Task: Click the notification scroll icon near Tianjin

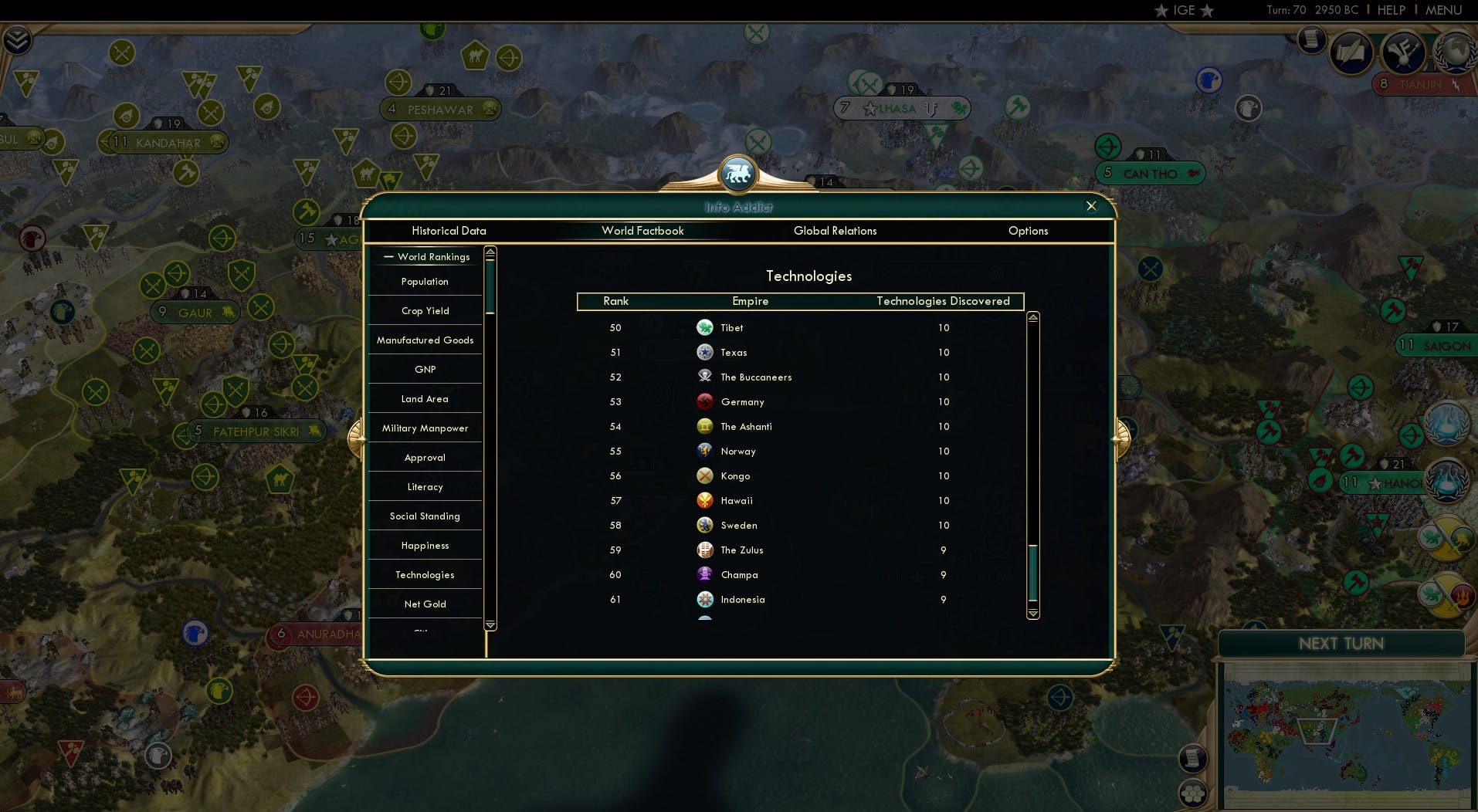Action: point(1310,40)
